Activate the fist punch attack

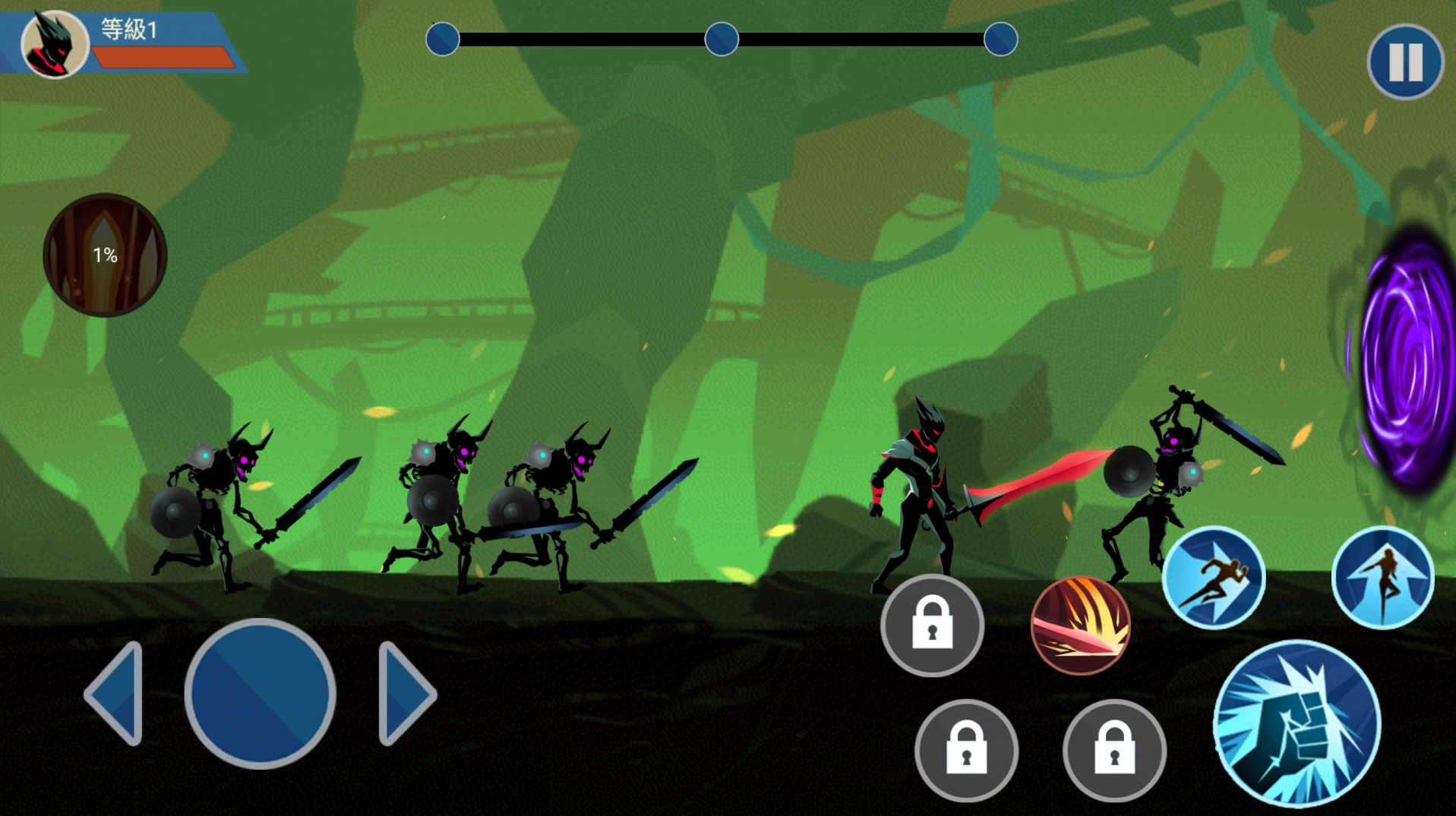pos(1297,723)
